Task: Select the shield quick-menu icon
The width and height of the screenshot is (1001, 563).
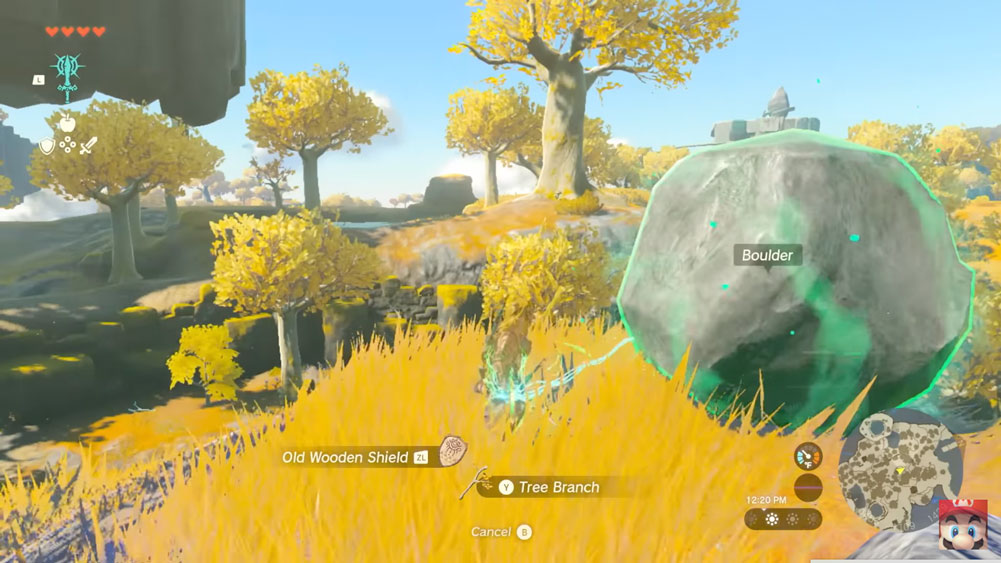Action: point(47,146)
